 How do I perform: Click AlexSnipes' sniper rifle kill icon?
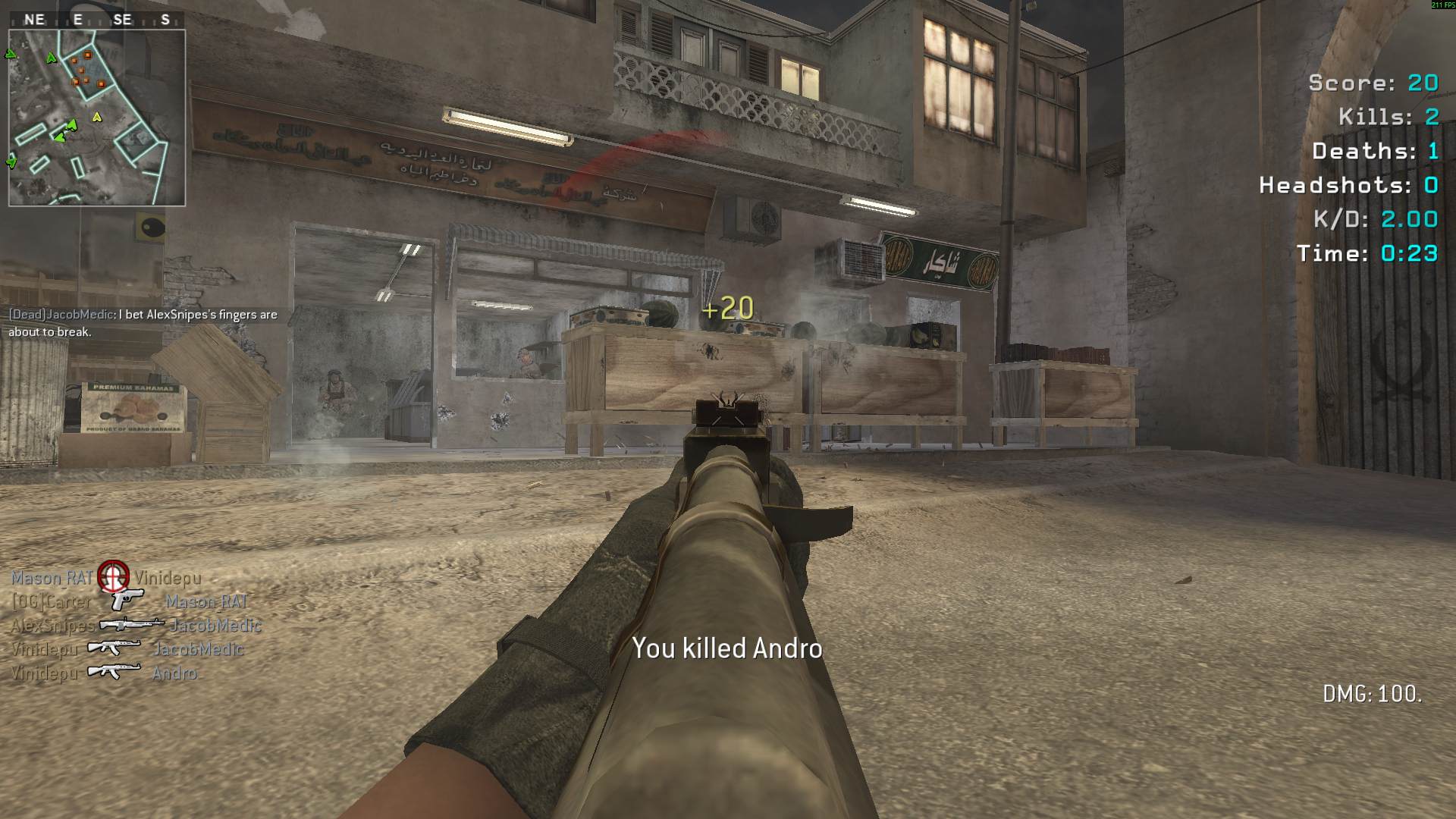tap(131, 625)
